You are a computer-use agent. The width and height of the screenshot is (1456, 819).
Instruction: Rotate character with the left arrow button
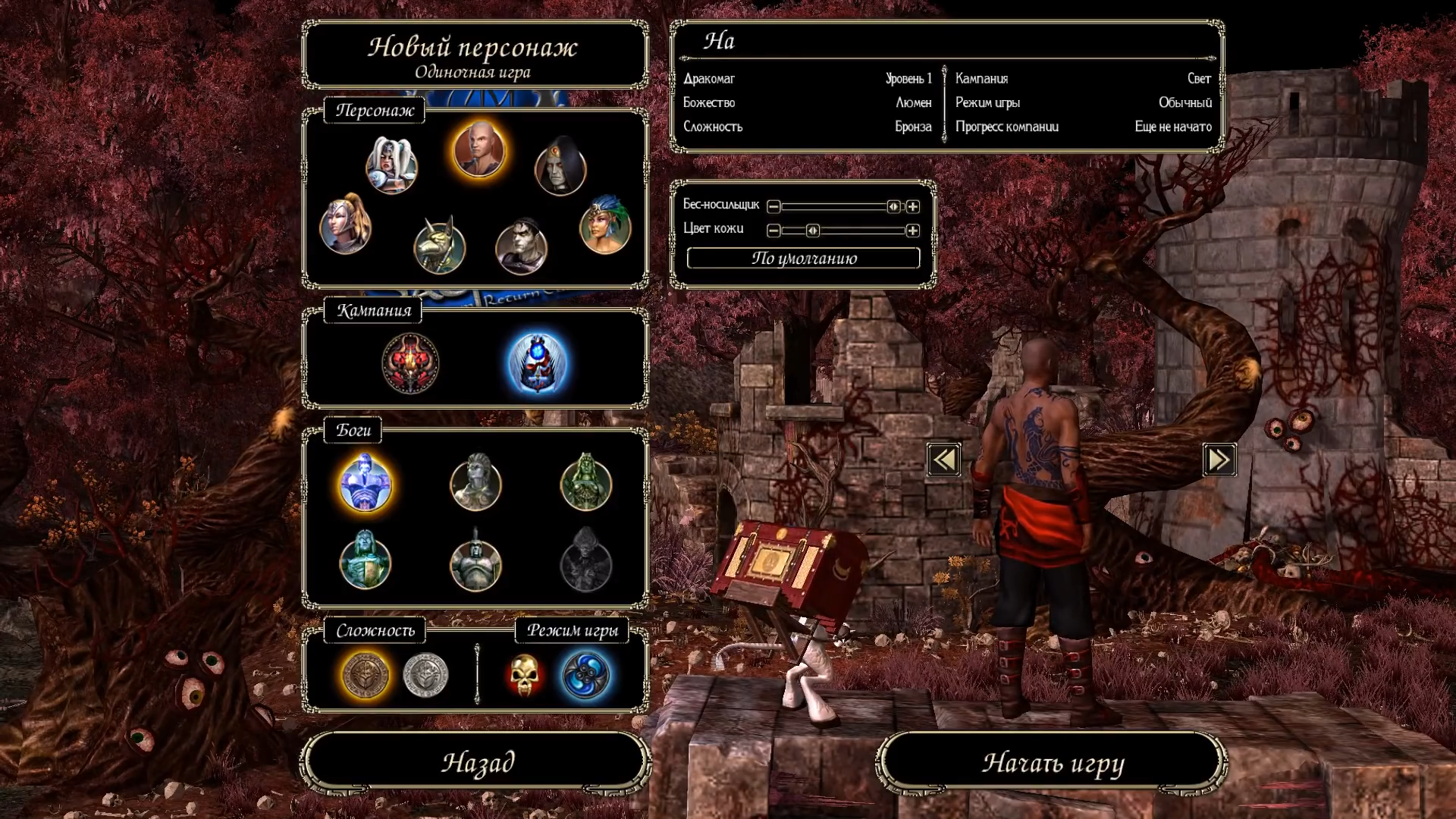tap(943, 460)
